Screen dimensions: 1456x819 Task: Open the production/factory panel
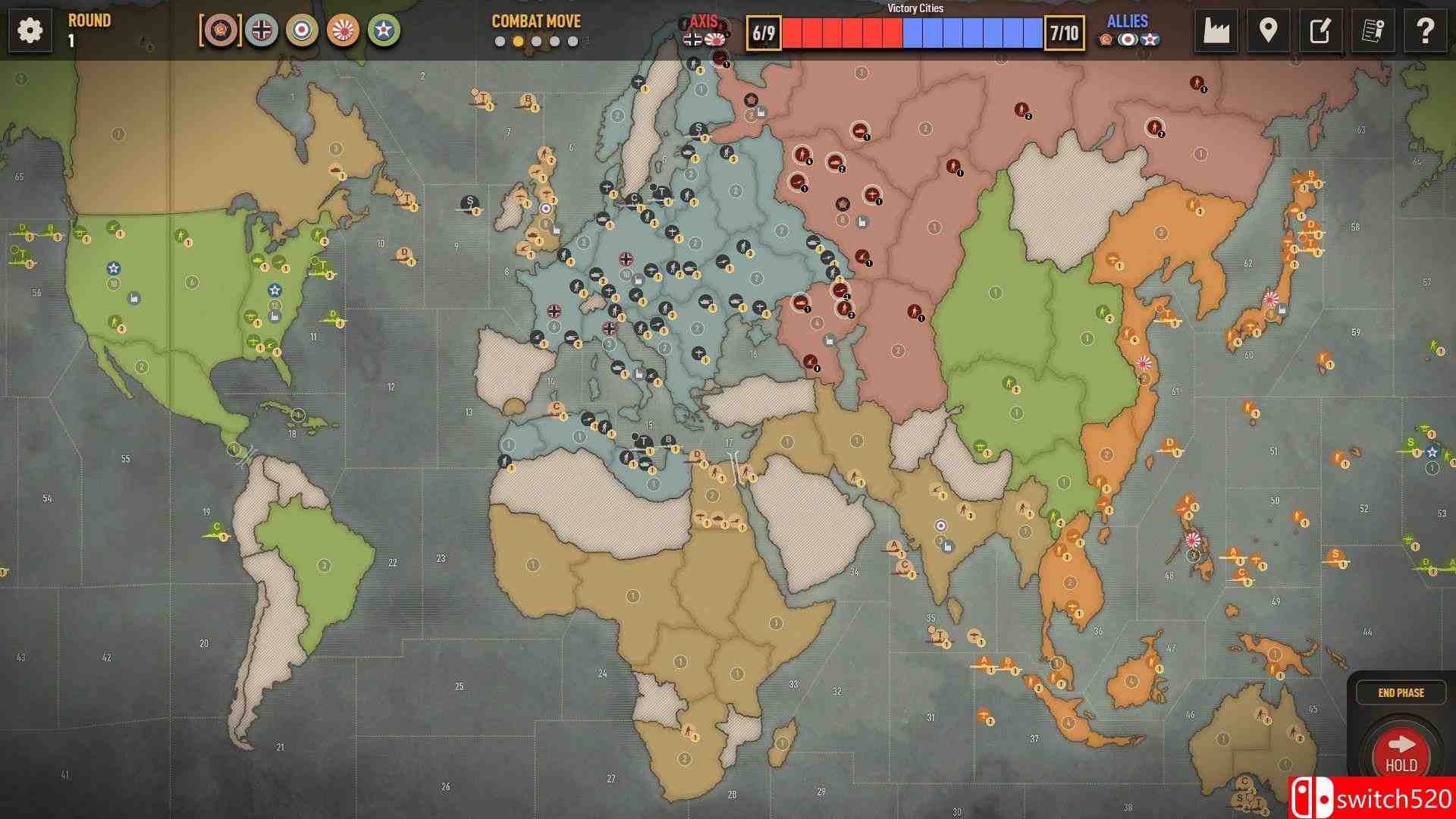1216,31
